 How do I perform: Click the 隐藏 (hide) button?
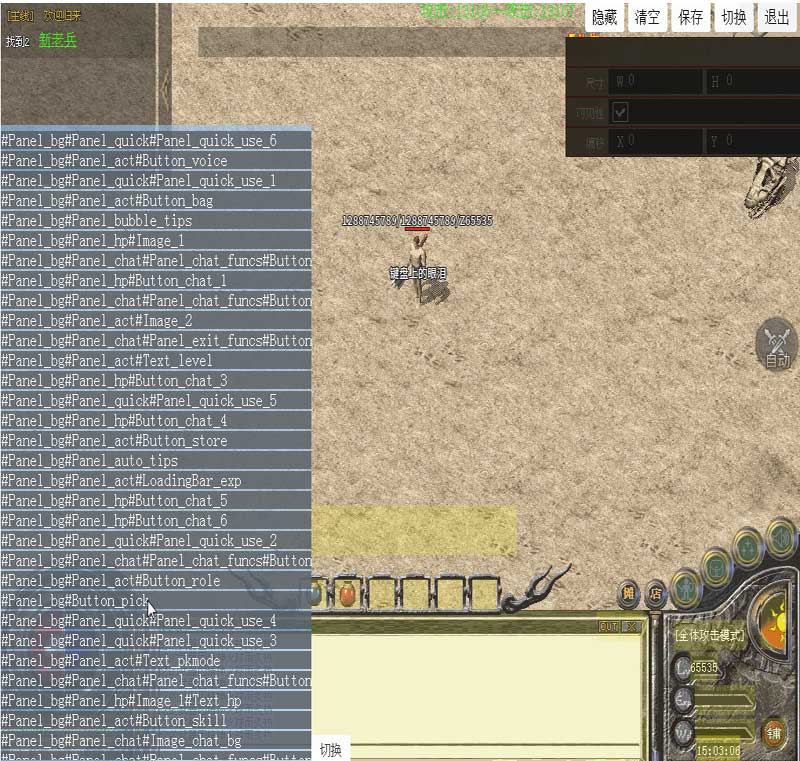(605, 17)
